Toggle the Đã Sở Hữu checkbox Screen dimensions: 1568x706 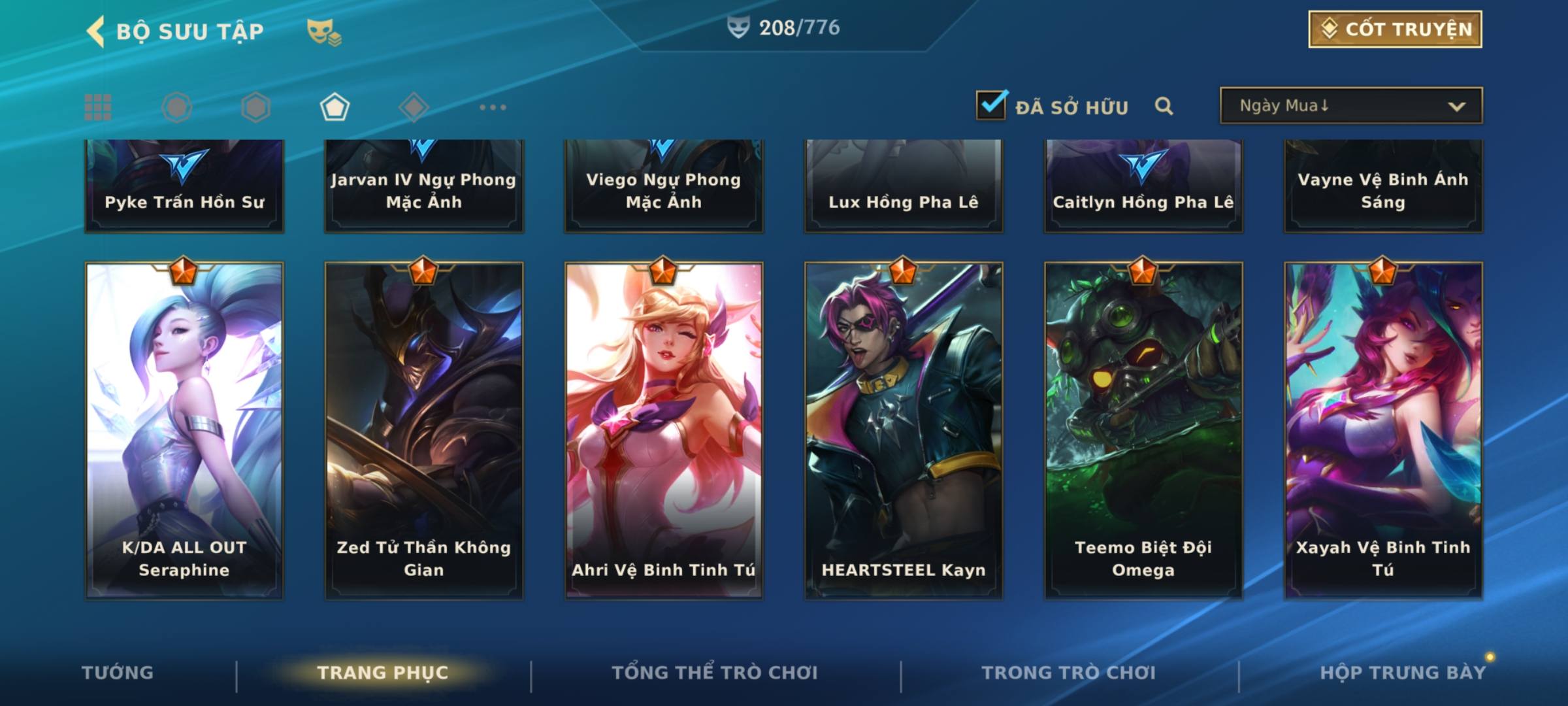click(x=991, y=105)
